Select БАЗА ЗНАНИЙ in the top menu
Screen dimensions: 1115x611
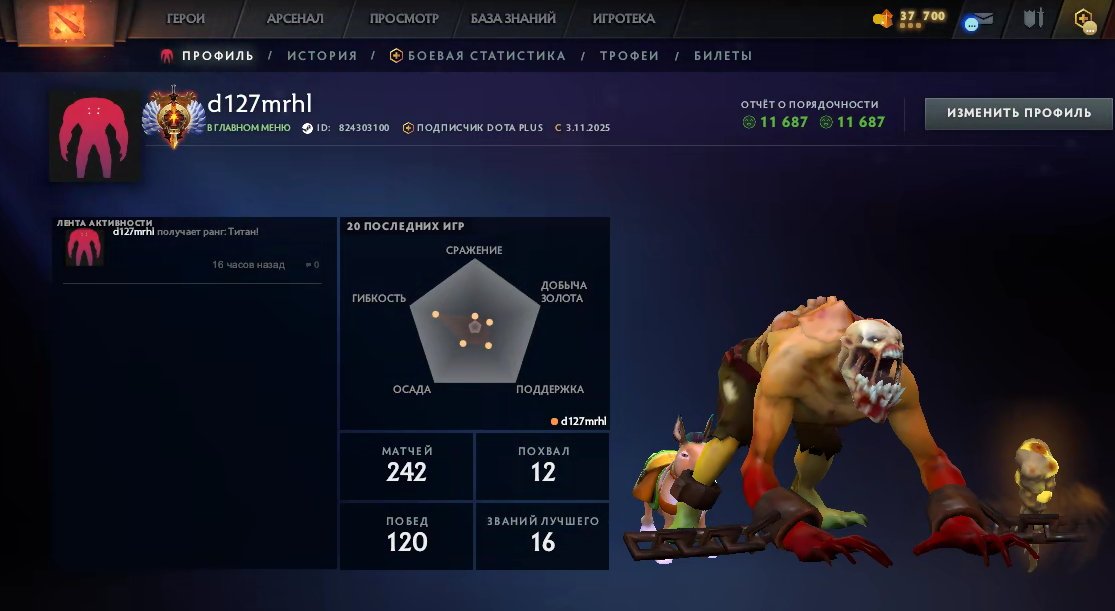[513, 19]
